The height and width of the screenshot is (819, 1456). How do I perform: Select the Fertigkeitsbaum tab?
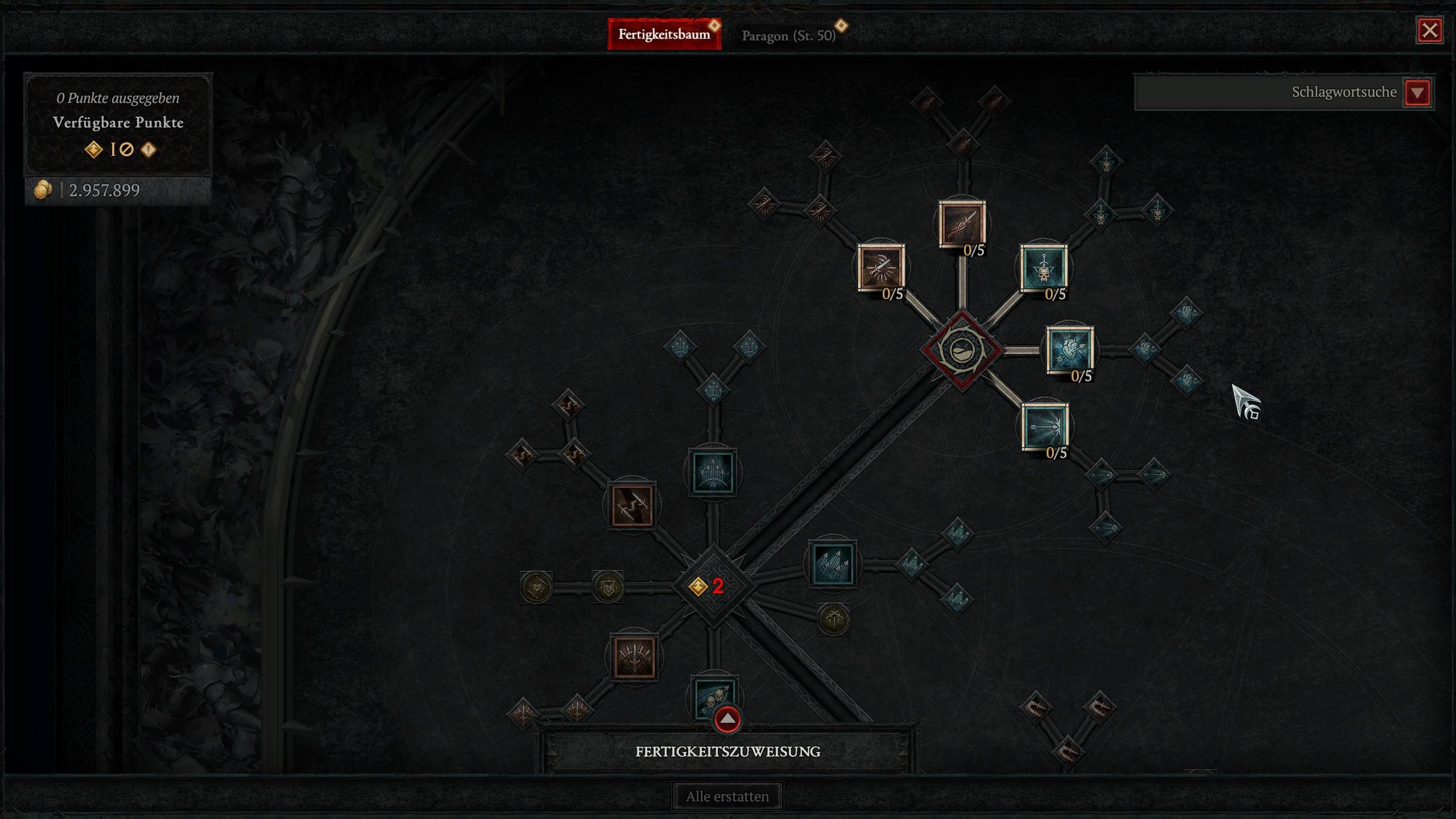[x=664, y=34]
